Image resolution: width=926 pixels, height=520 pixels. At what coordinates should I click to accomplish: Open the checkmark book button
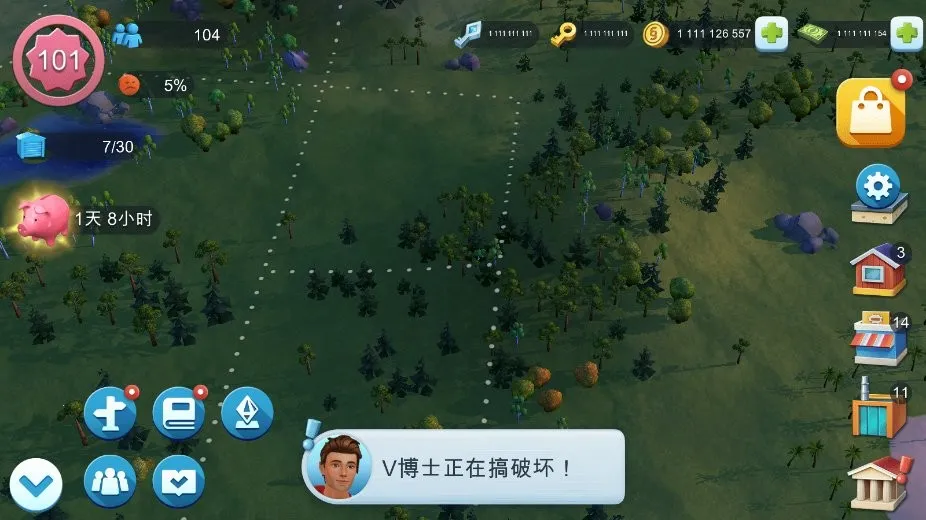tap(178, 482)
